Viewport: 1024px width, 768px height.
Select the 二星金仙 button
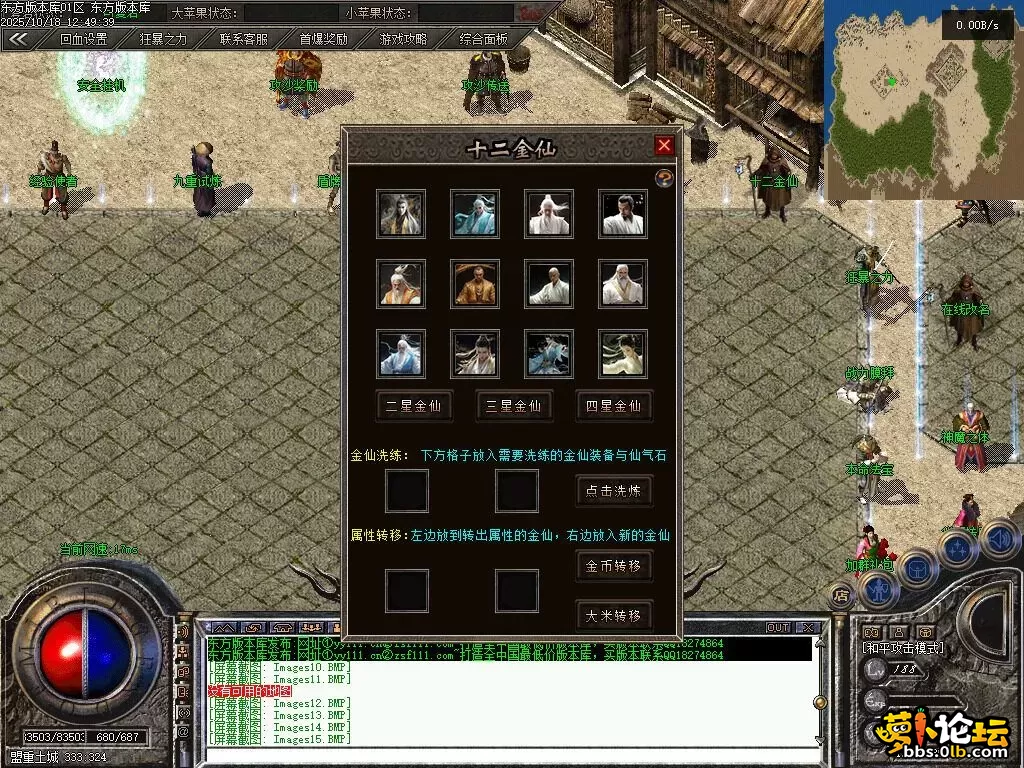pyautogui.click(x=414, y=405)
